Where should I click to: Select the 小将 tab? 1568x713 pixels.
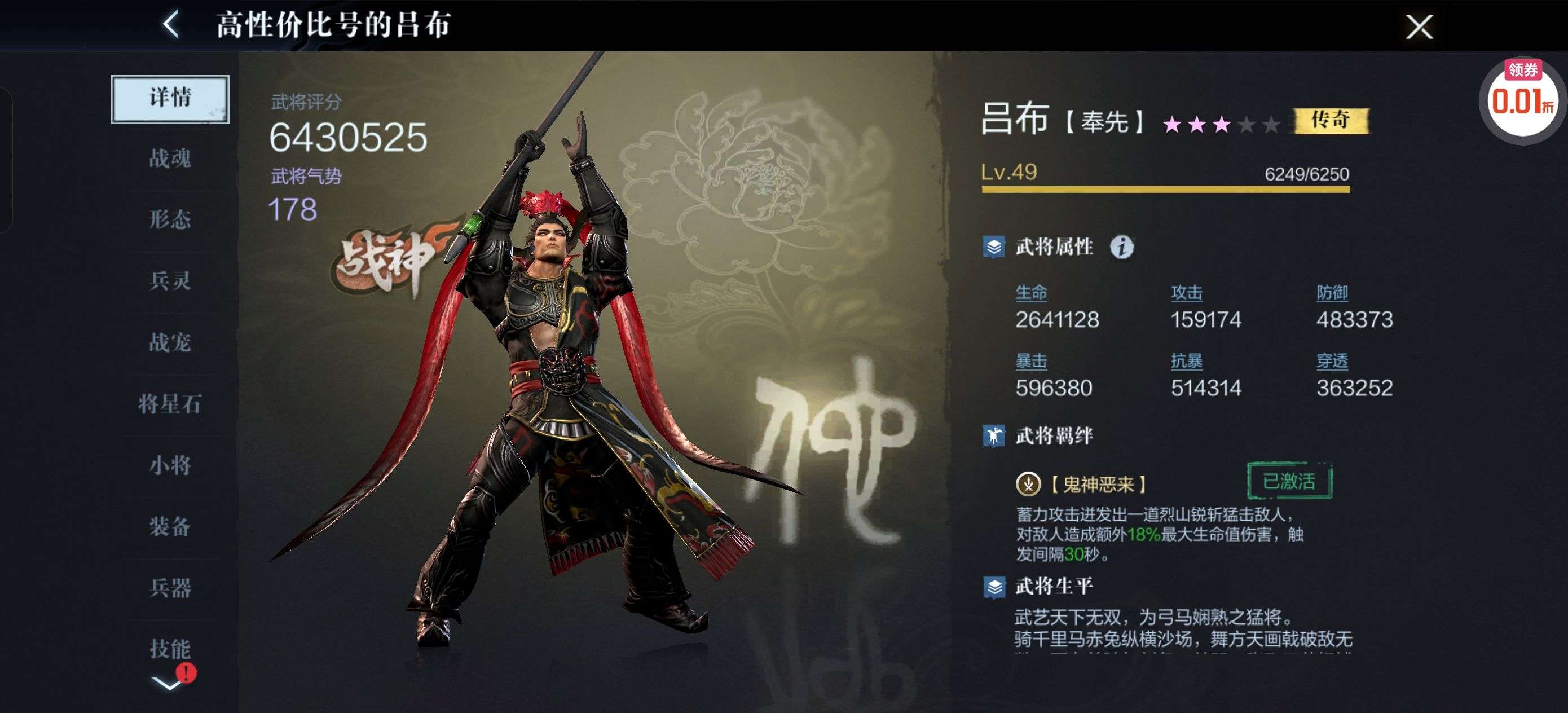[170, 465]
